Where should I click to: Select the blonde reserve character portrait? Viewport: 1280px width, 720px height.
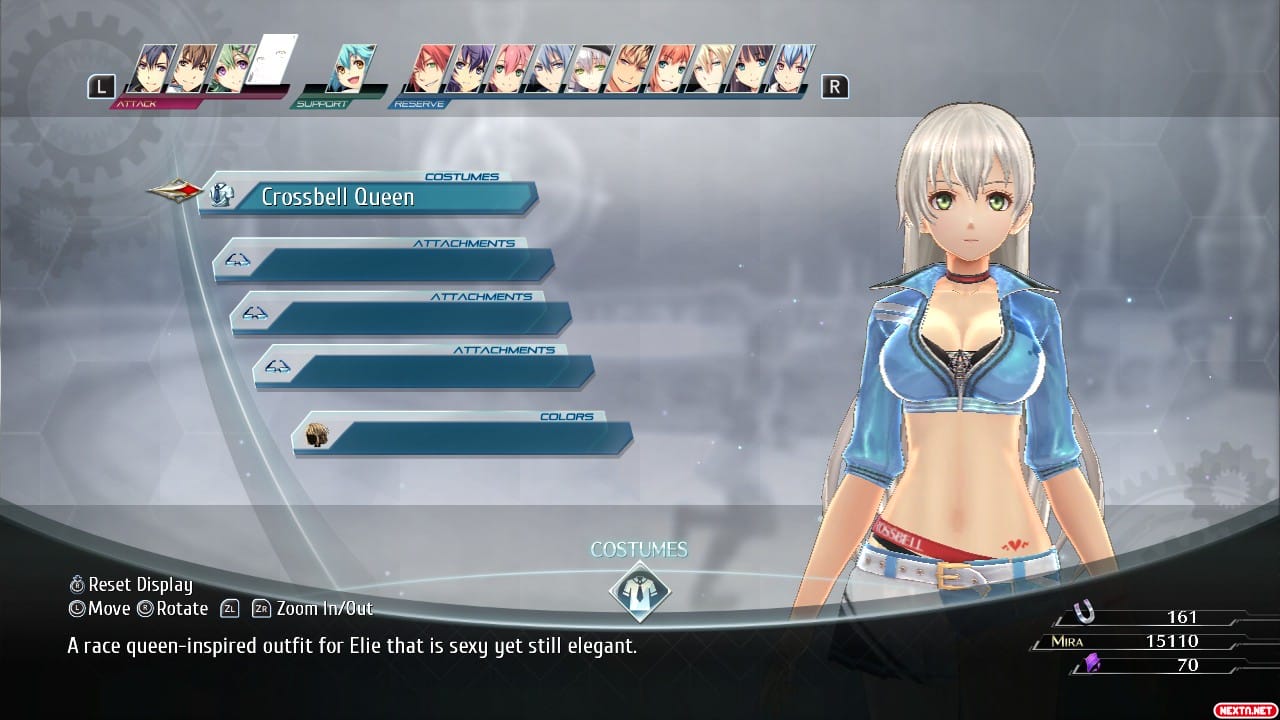(x=712, y=68)
